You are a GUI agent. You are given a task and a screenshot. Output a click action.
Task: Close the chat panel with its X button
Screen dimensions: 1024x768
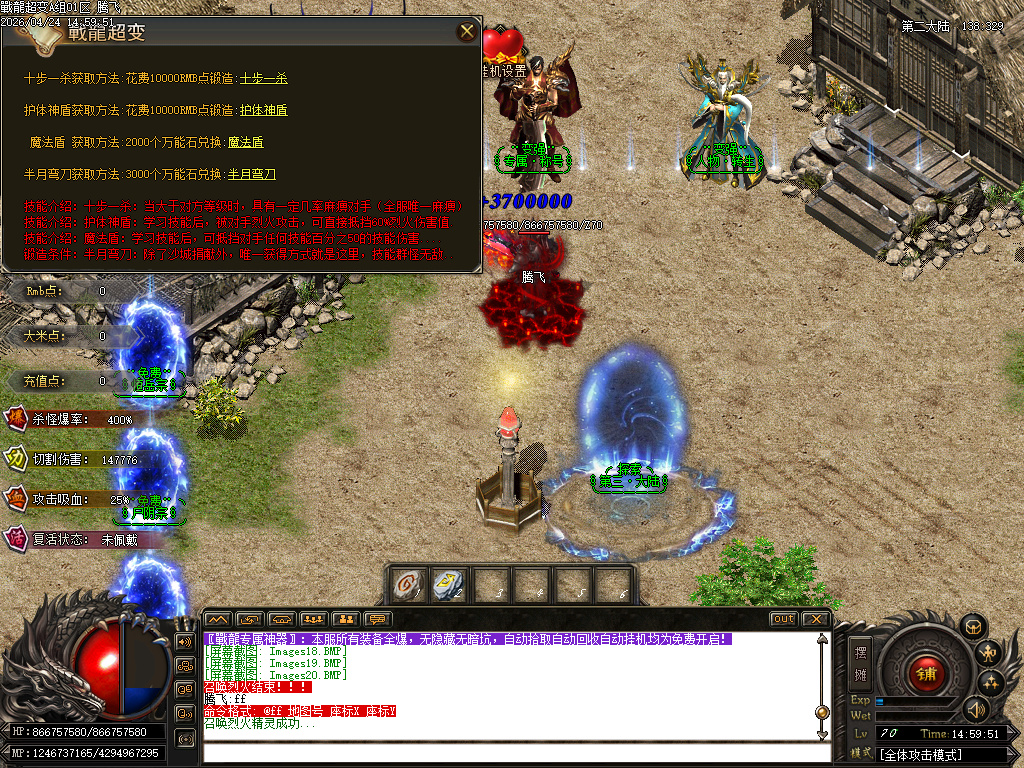(816, 619)
